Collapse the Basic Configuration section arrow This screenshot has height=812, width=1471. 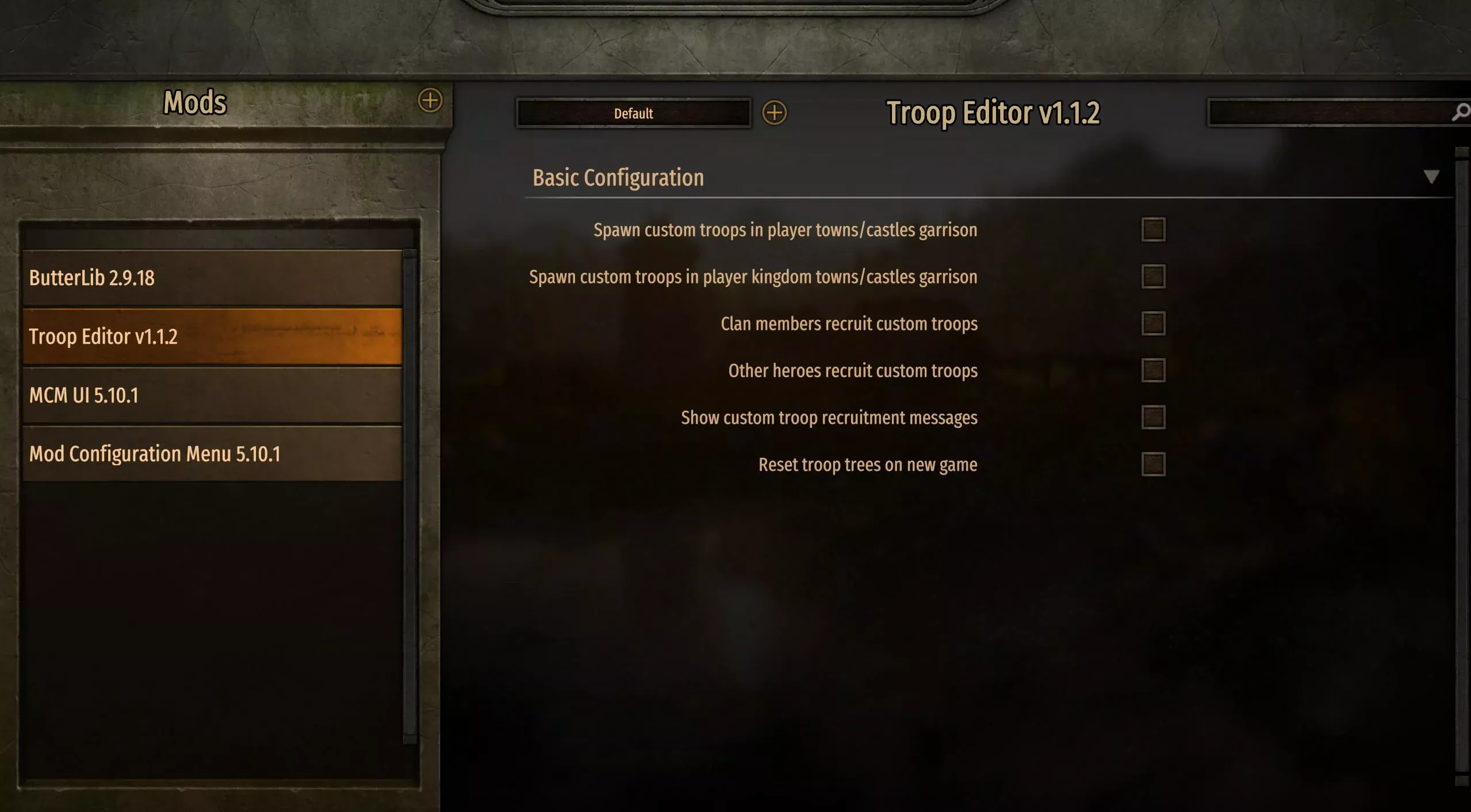[1431, 177]
